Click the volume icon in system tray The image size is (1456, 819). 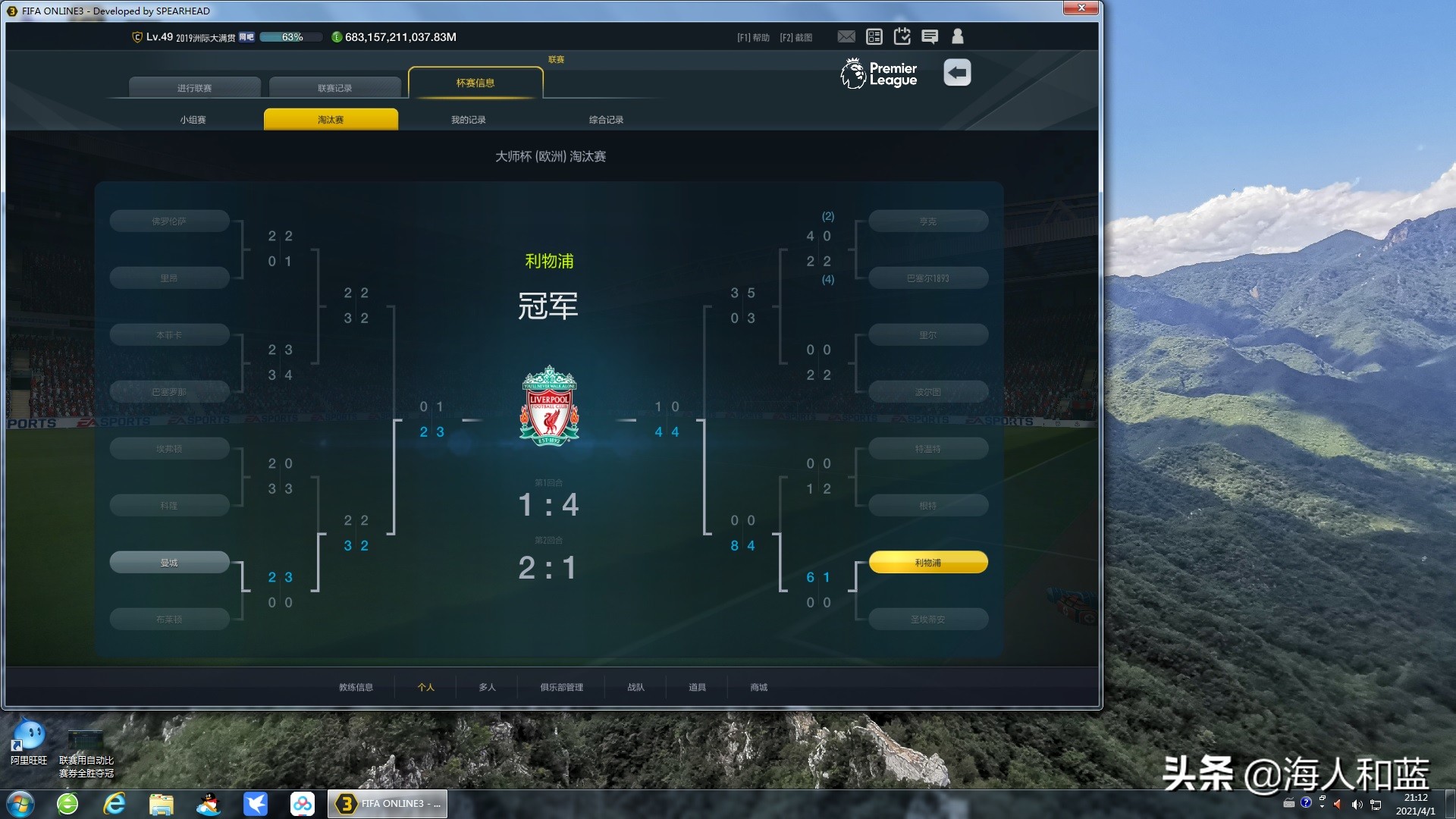[x=1357, y=805]
